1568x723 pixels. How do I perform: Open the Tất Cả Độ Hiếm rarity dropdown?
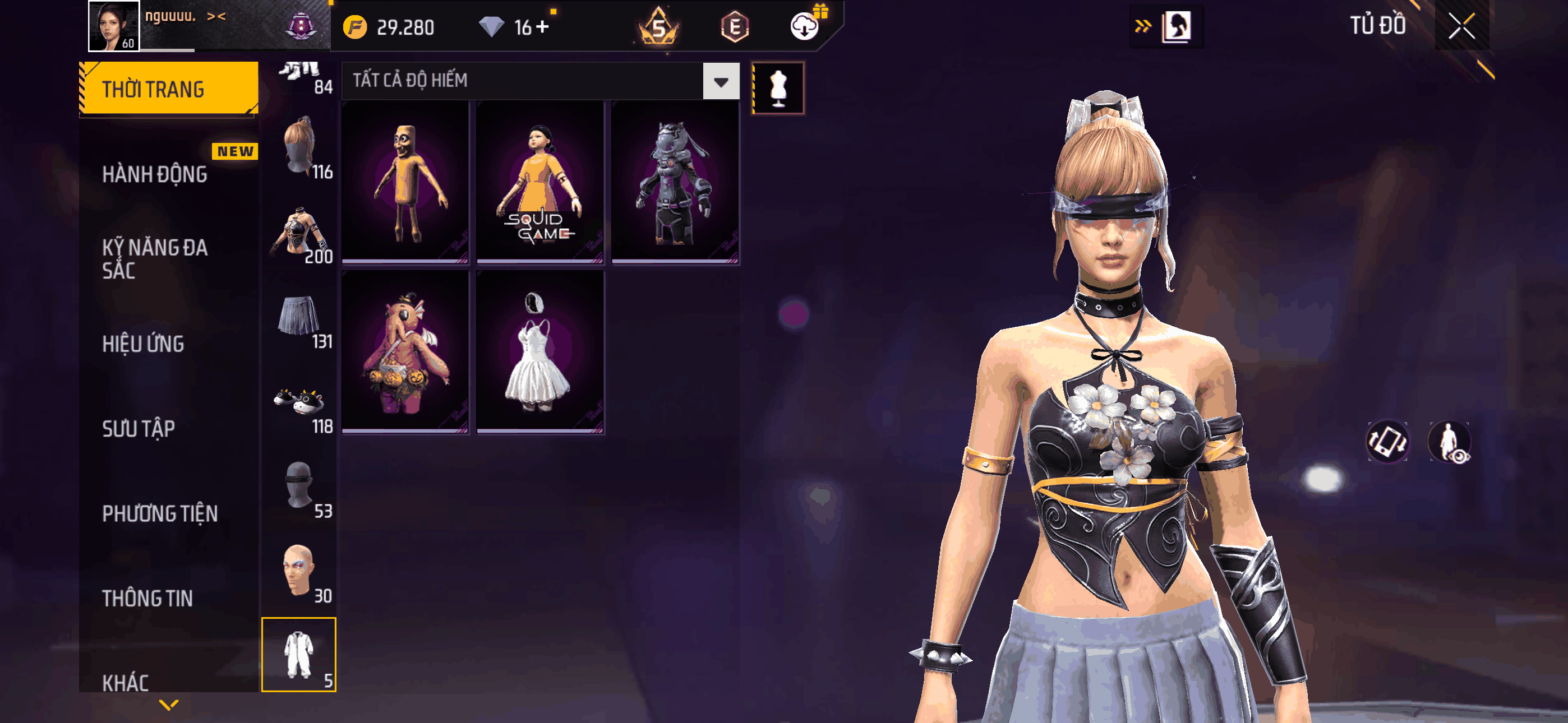(721, 81)
